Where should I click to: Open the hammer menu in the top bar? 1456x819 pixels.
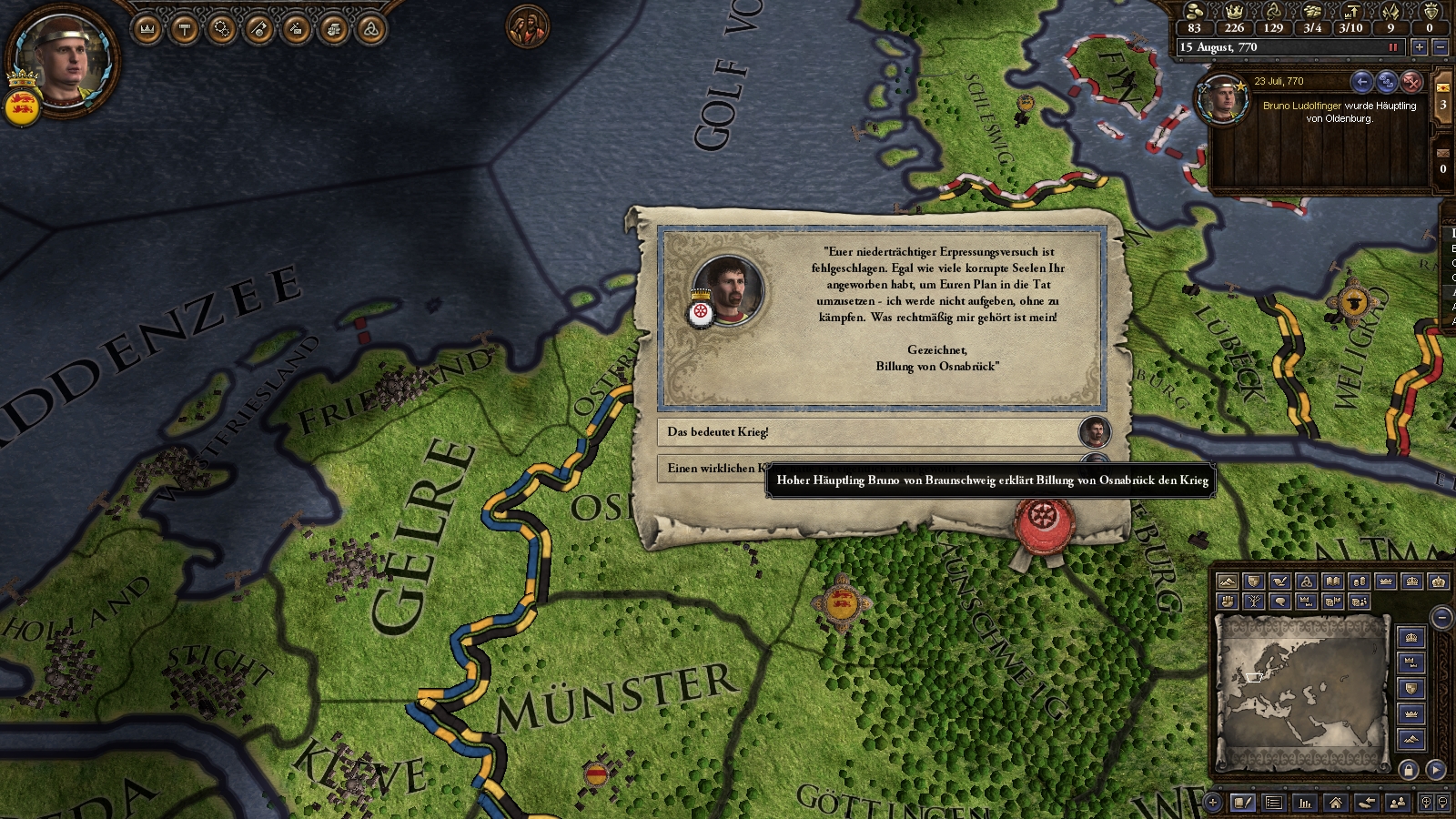tap(185, 30)
